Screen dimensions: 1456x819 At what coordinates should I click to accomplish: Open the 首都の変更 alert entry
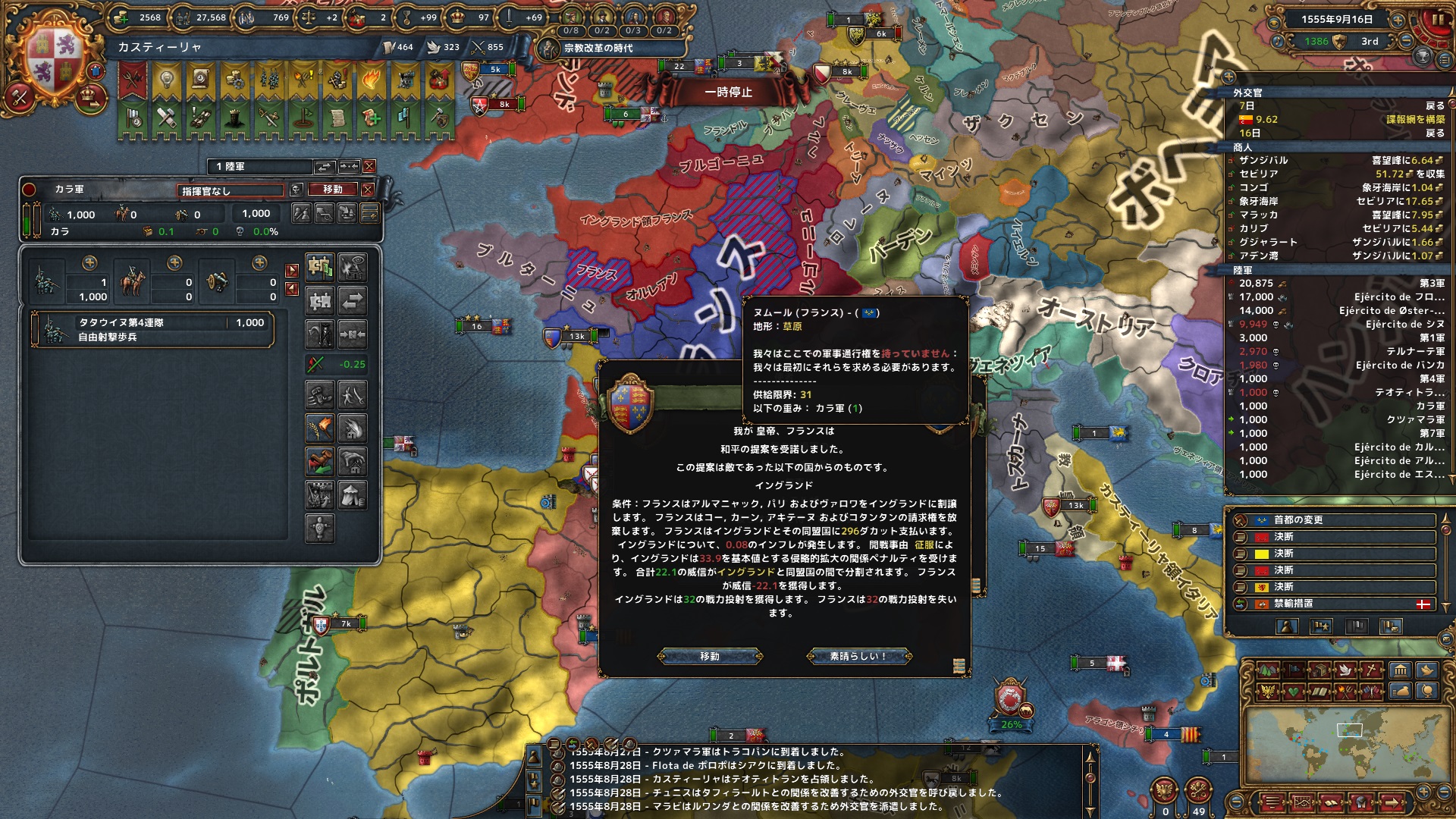[1335, 520]
